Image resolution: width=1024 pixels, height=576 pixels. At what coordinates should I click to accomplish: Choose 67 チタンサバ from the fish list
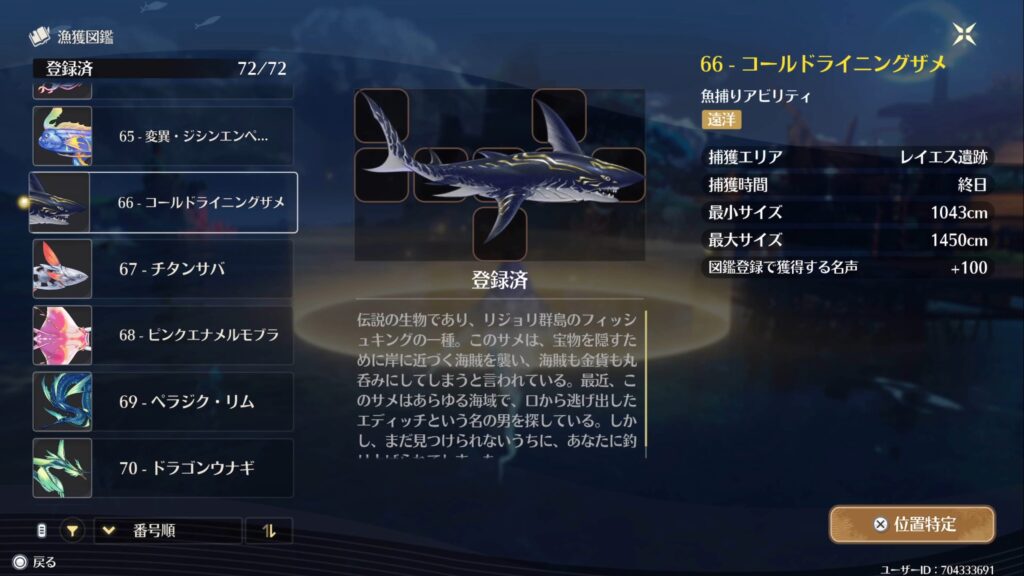coord(163,268)
